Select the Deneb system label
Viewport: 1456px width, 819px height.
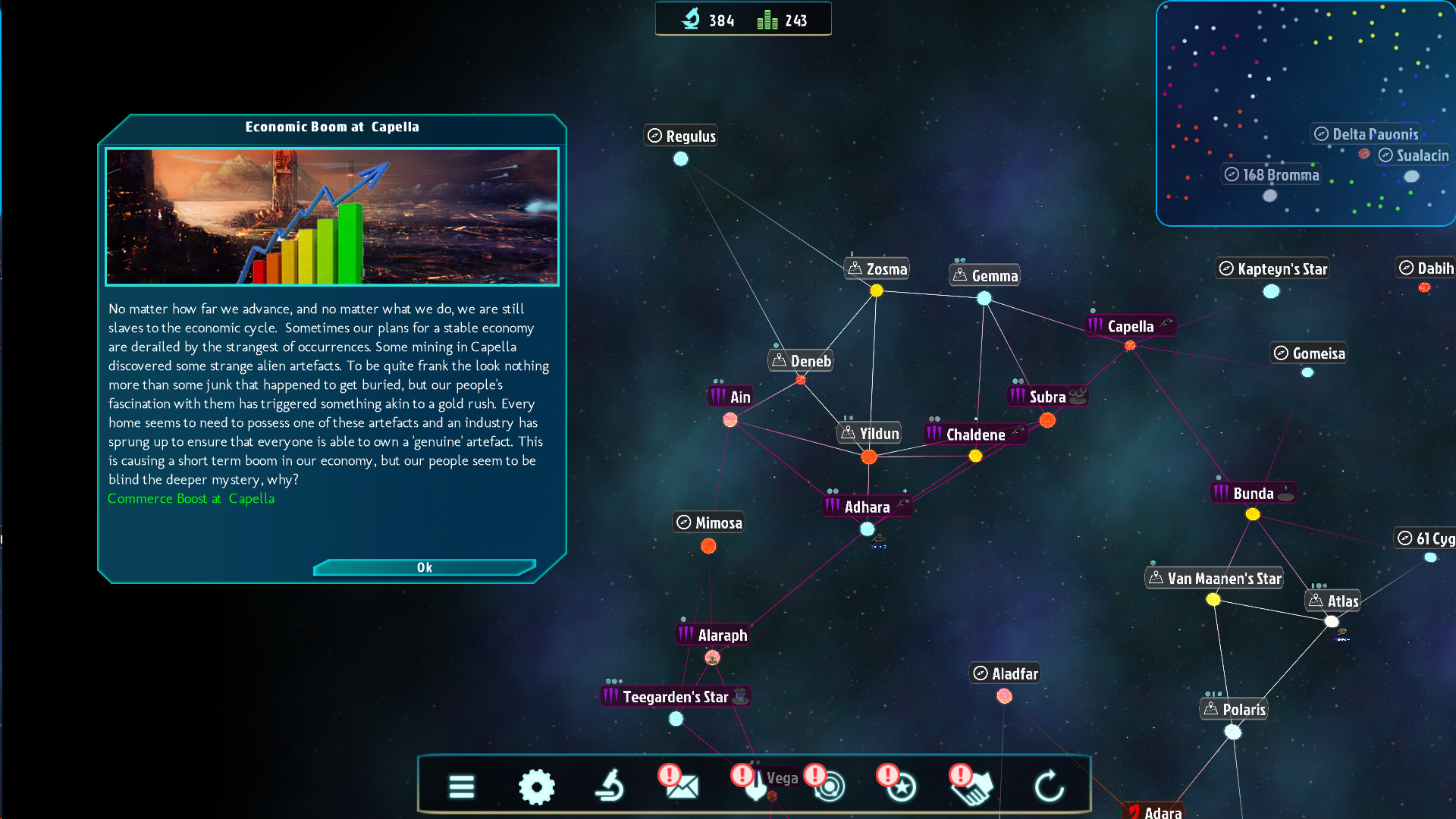[x=800, y=361]
